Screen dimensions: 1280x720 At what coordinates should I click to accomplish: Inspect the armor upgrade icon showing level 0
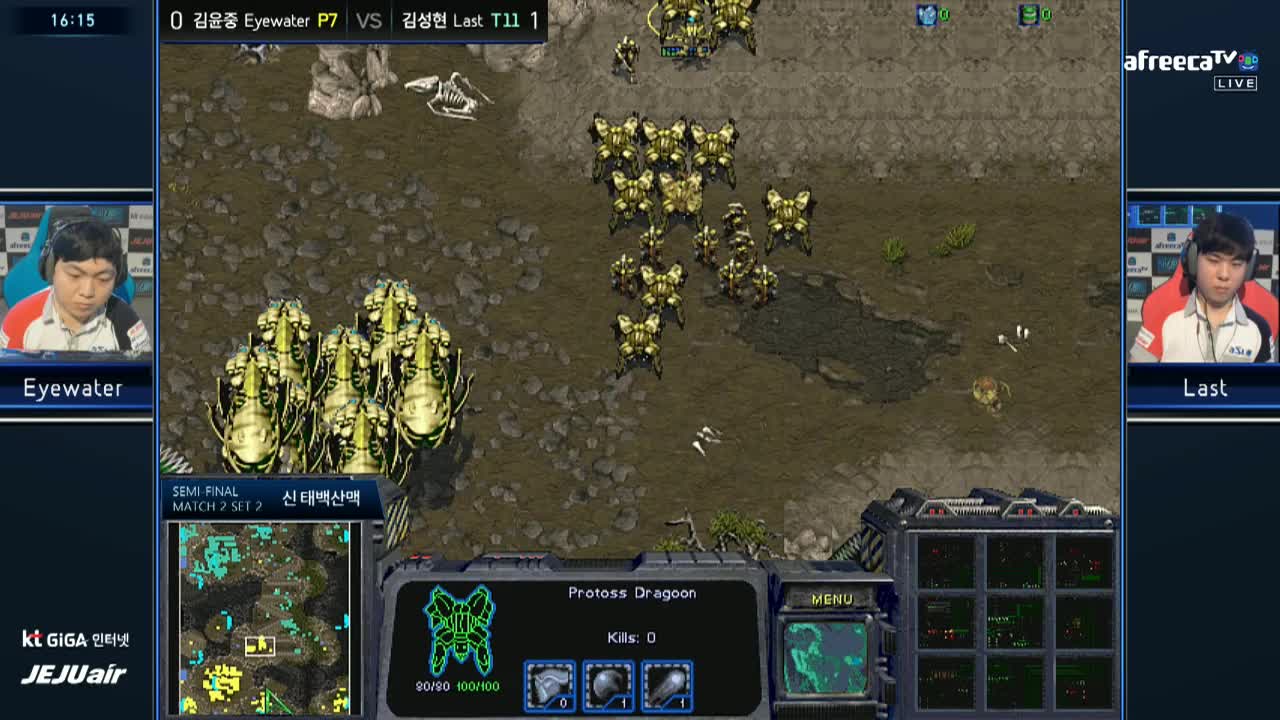[549, 686]
